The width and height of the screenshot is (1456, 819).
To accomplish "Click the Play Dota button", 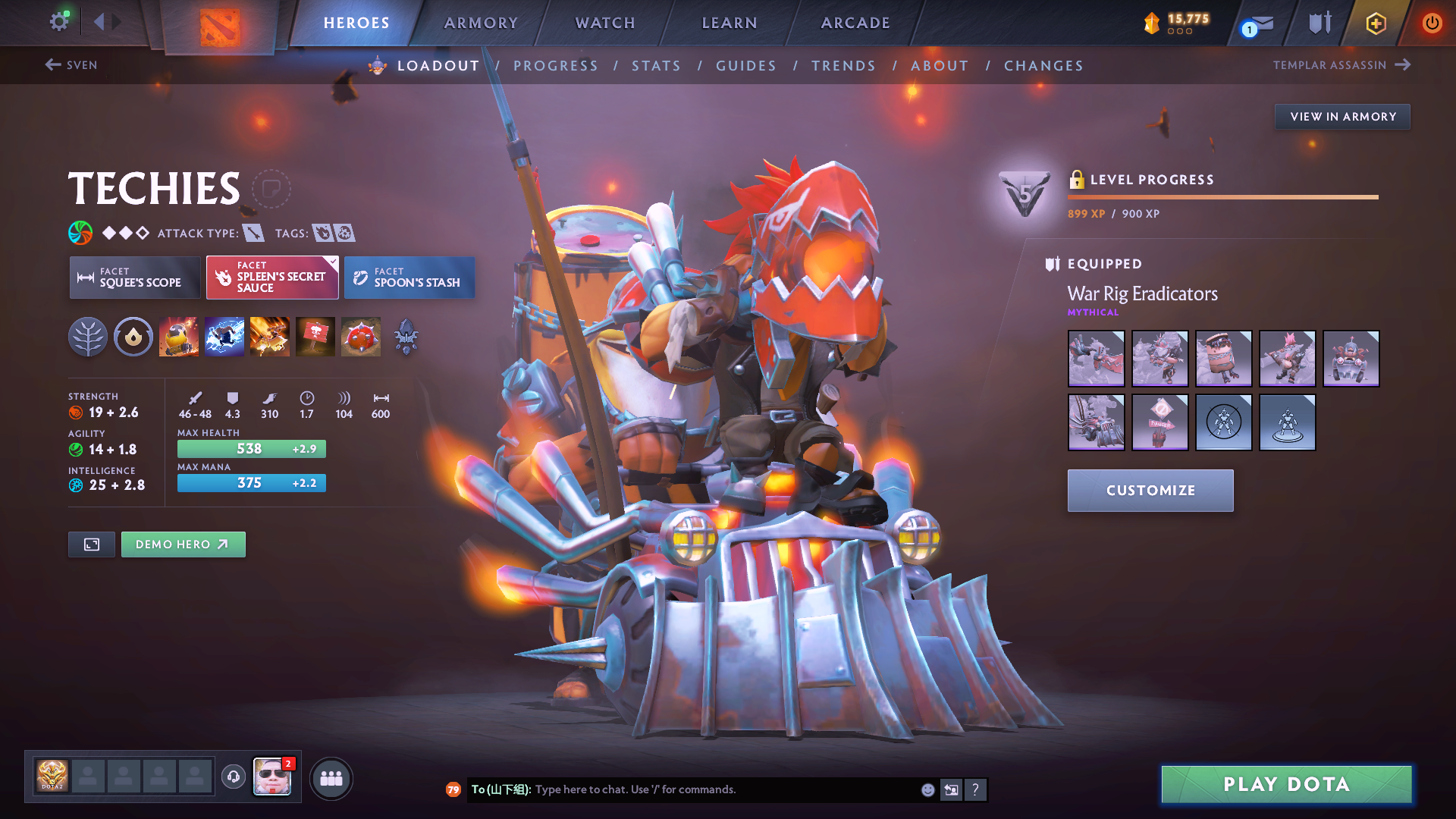I will tap(1286, 784).
